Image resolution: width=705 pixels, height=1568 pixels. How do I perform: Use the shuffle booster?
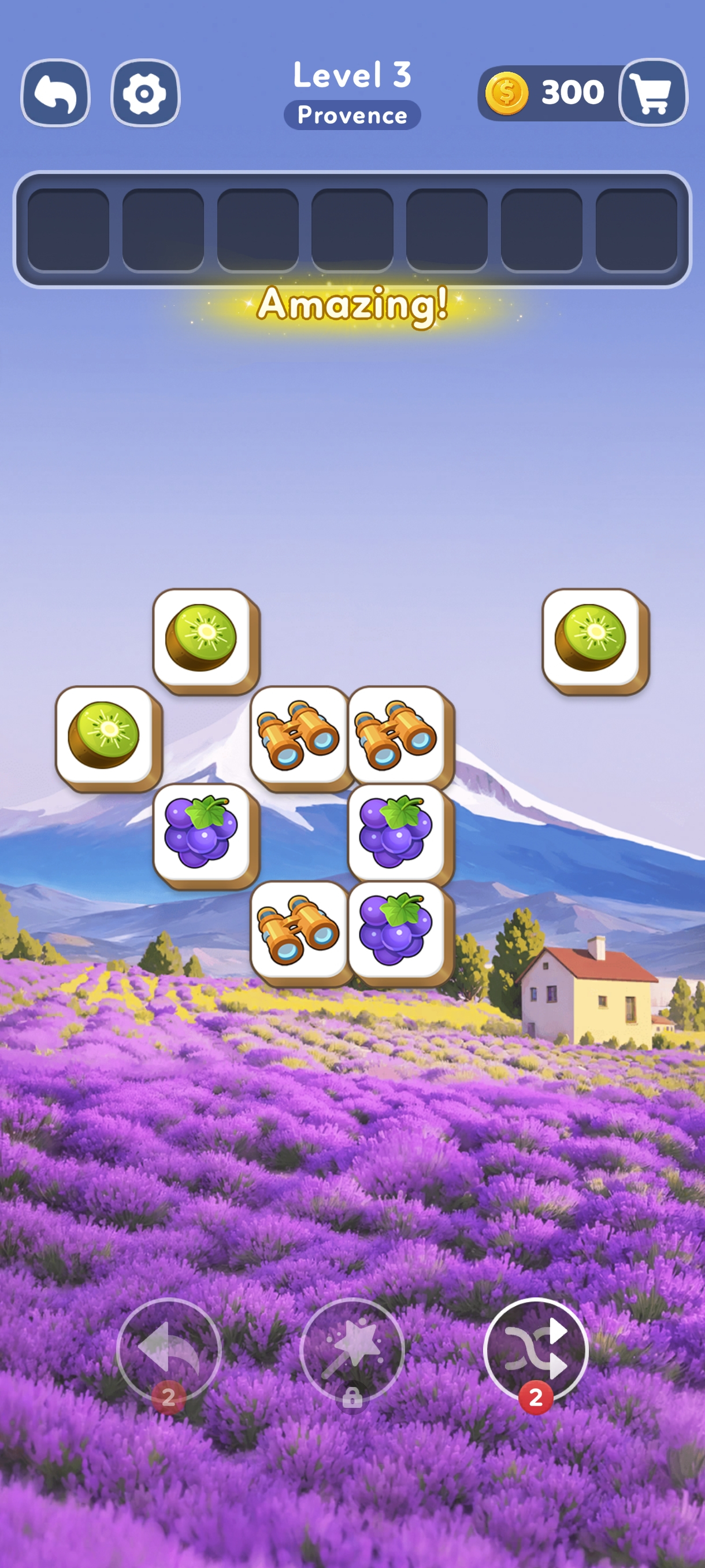535,1349
